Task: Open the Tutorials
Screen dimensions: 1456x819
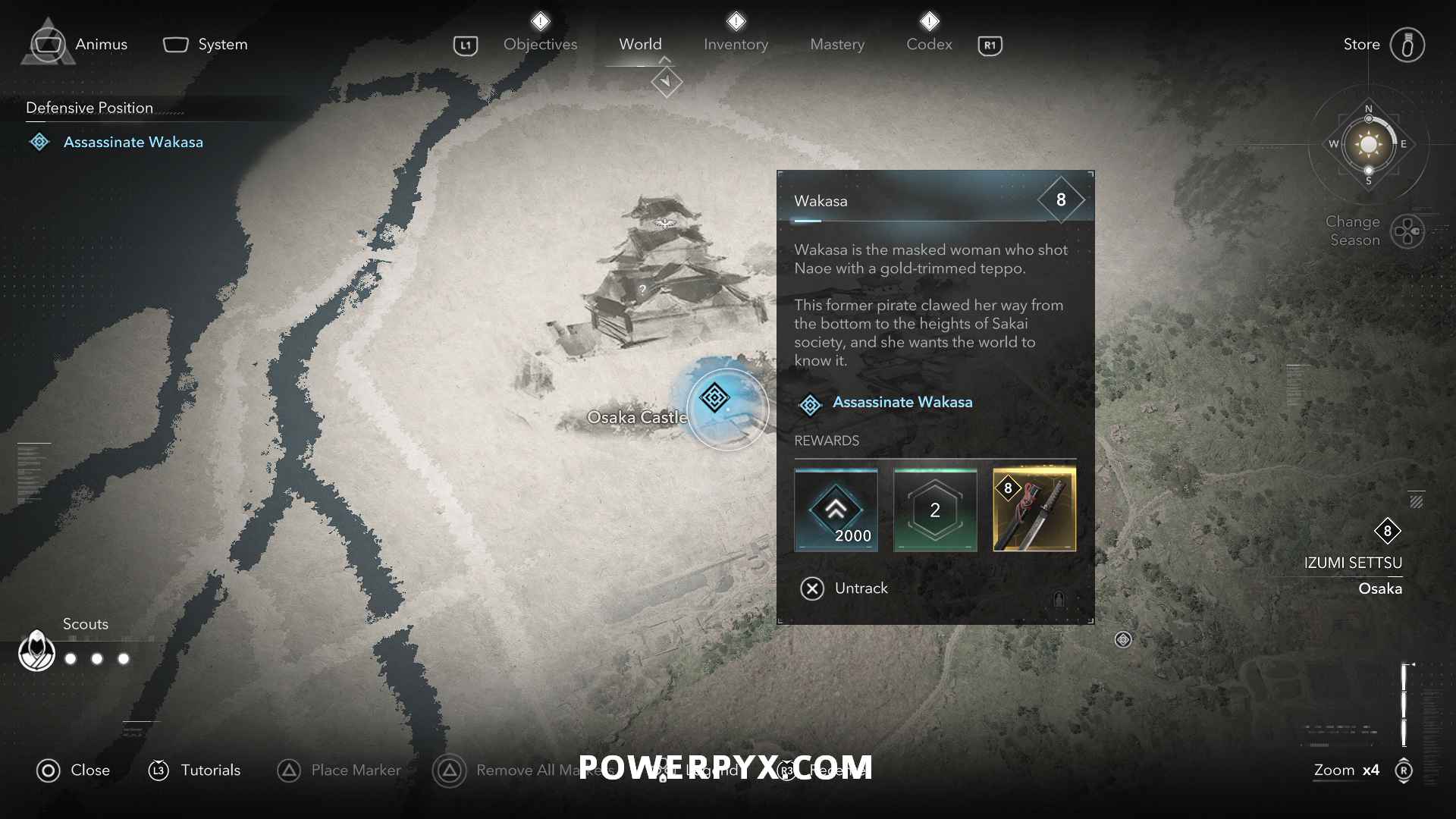Action: click(x=194, y=770)
